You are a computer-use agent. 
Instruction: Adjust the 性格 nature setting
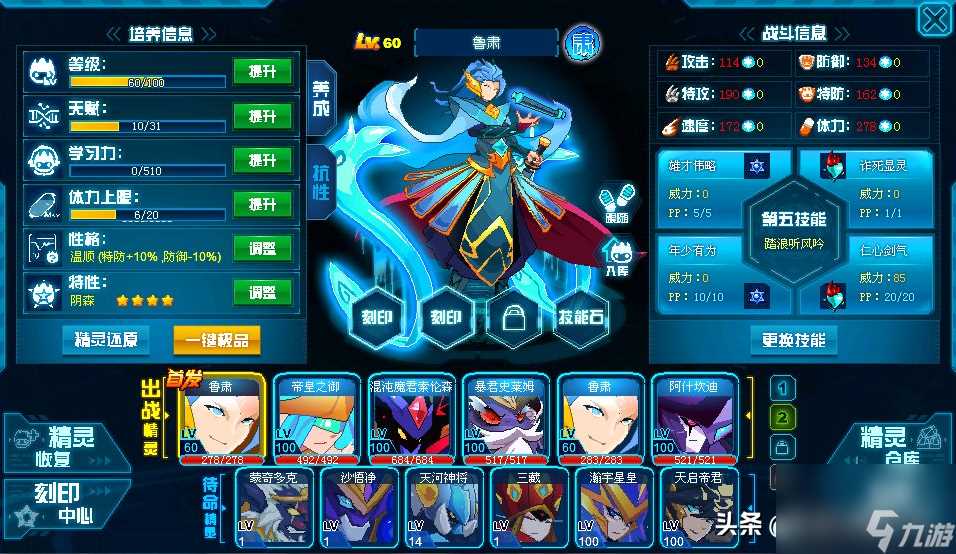point(262,248)
